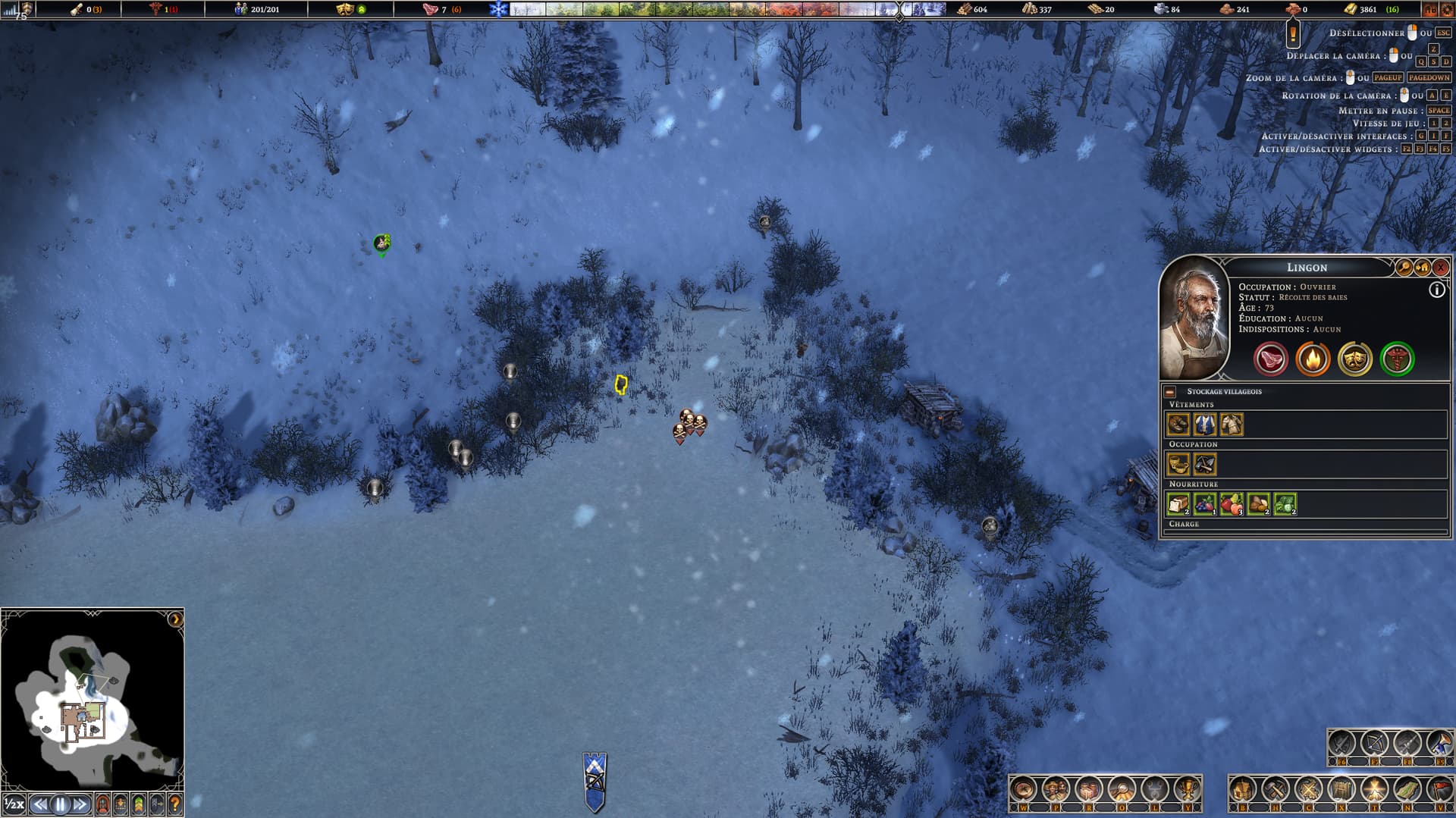Open the info button in Lingon's panel
This screenshot has height=818, width=1456.
coord(1436,290)
